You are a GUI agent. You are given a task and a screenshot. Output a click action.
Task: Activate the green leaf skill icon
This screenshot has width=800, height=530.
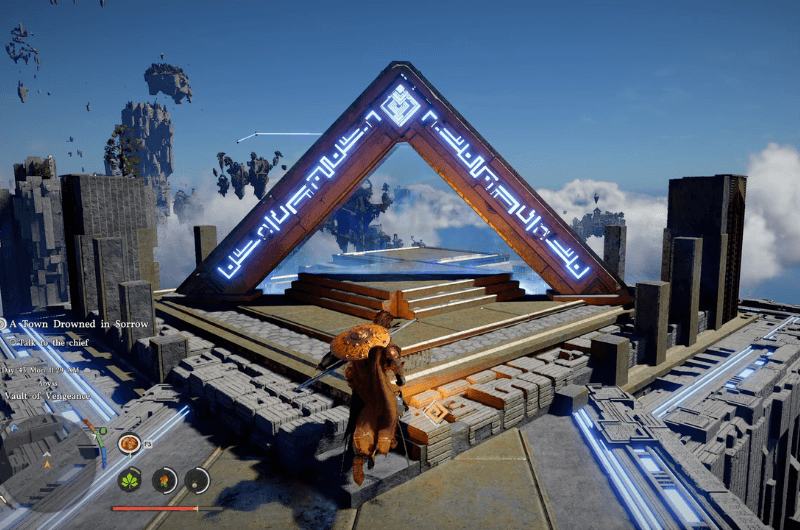coord(130,480)
